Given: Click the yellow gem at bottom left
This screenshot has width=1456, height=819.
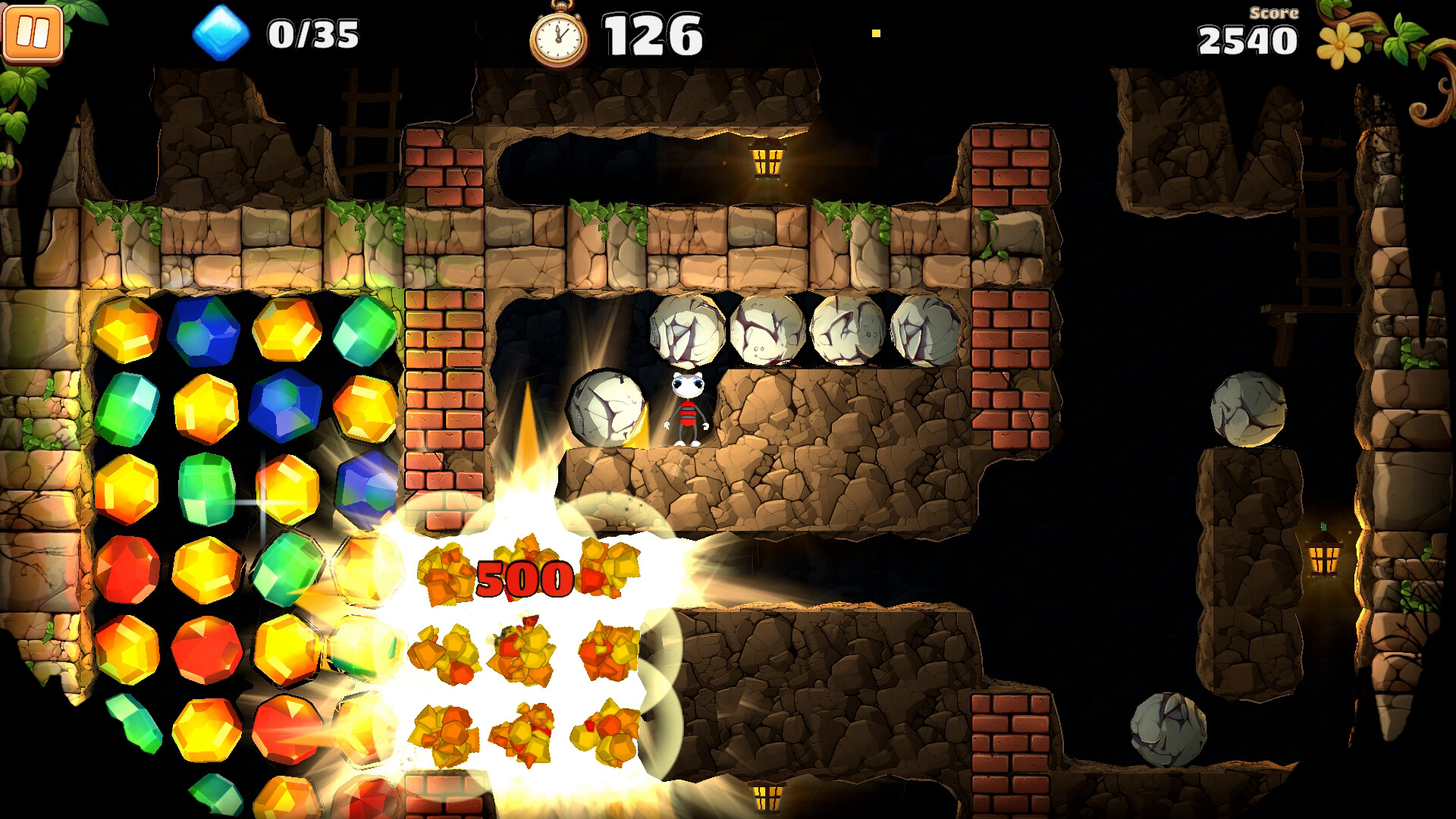Looking at the screenshot, I should [x=205, y=730].
